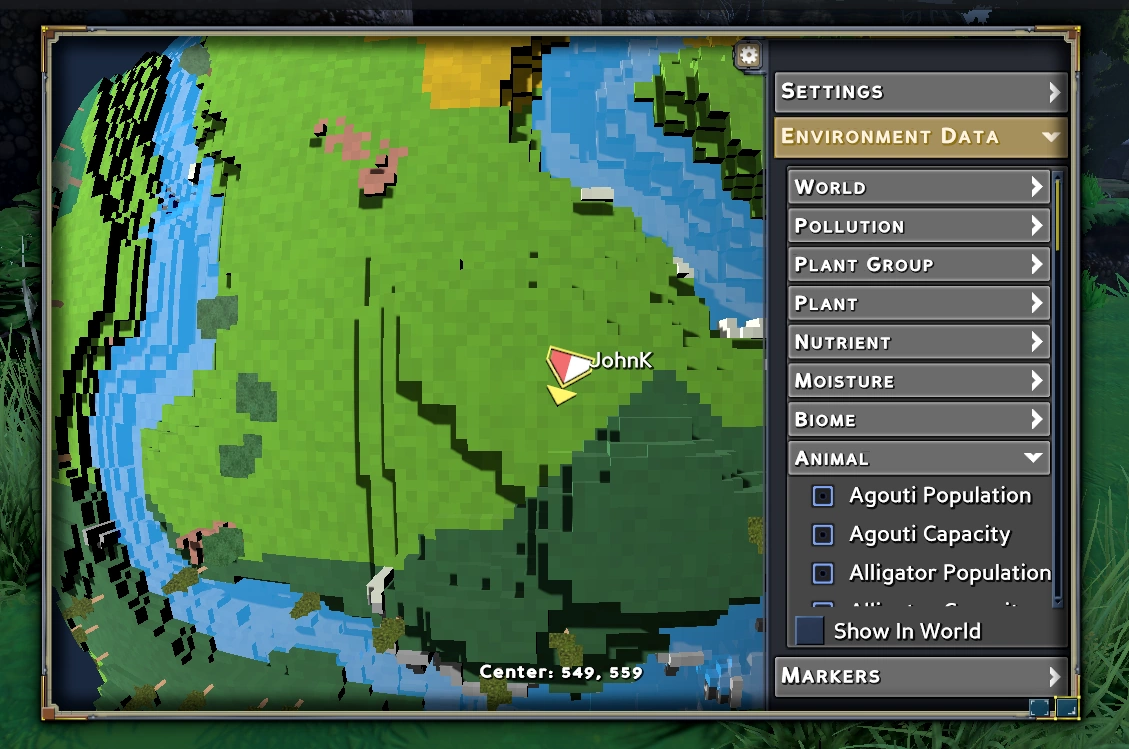Viewport: 1129px width, 749px height.
Task: Choose the Agouti Capacity layer
Action: point(823,535)
